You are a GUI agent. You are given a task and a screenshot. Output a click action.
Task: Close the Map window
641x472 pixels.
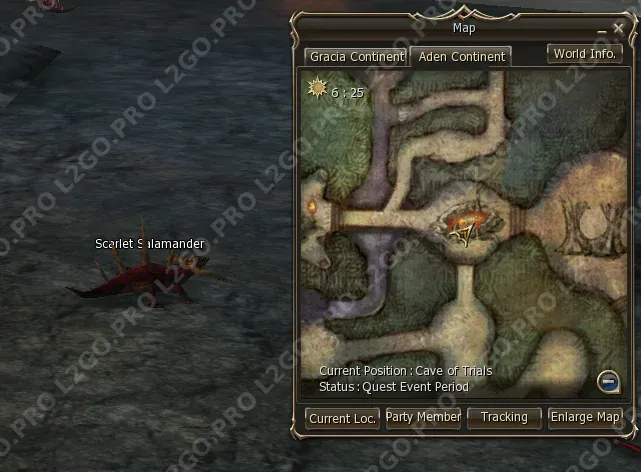[618, 30]
